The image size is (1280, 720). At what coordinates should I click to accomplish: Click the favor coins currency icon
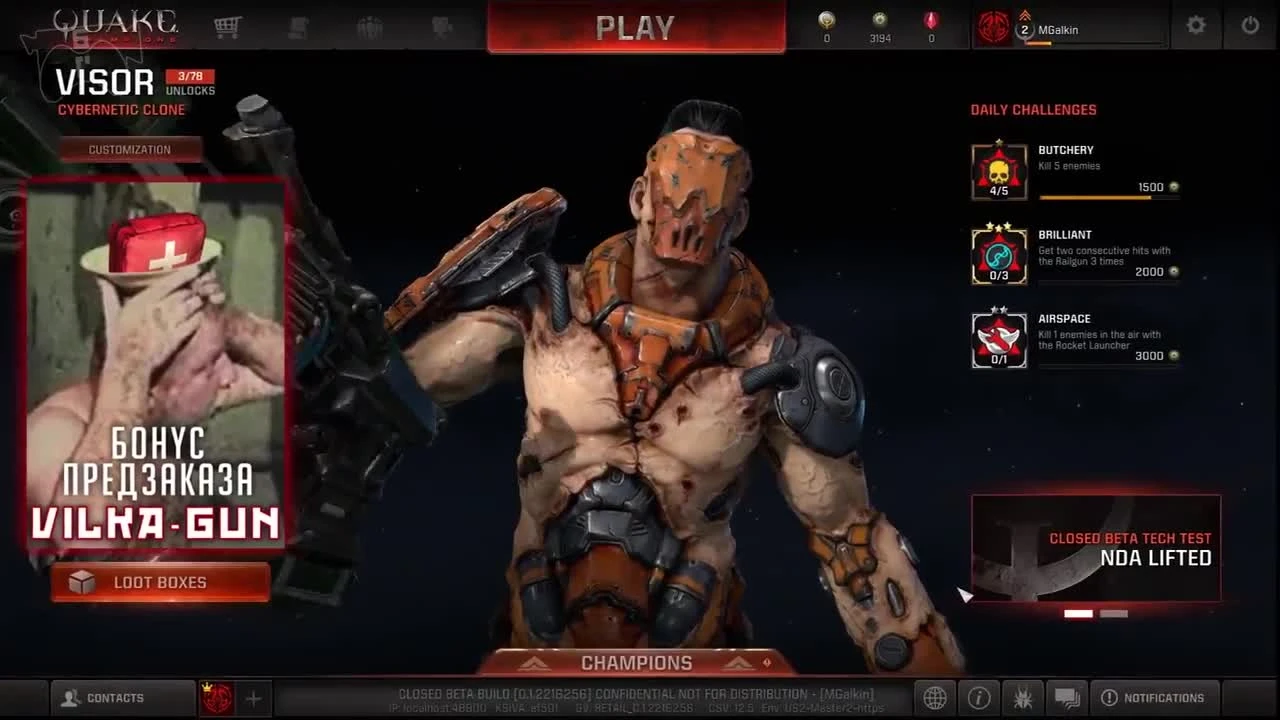tap(880, 22)
